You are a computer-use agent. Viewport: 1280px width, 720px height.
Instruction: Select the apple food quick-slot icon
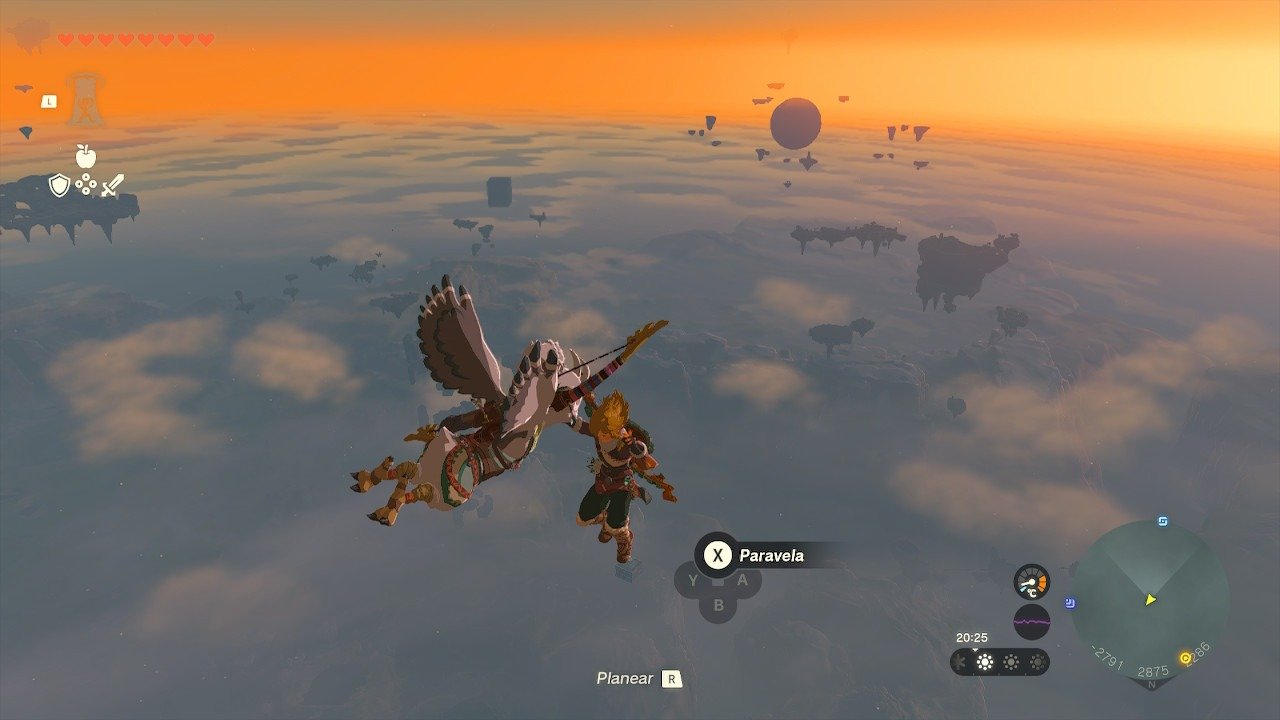click(x=85, y=156)
